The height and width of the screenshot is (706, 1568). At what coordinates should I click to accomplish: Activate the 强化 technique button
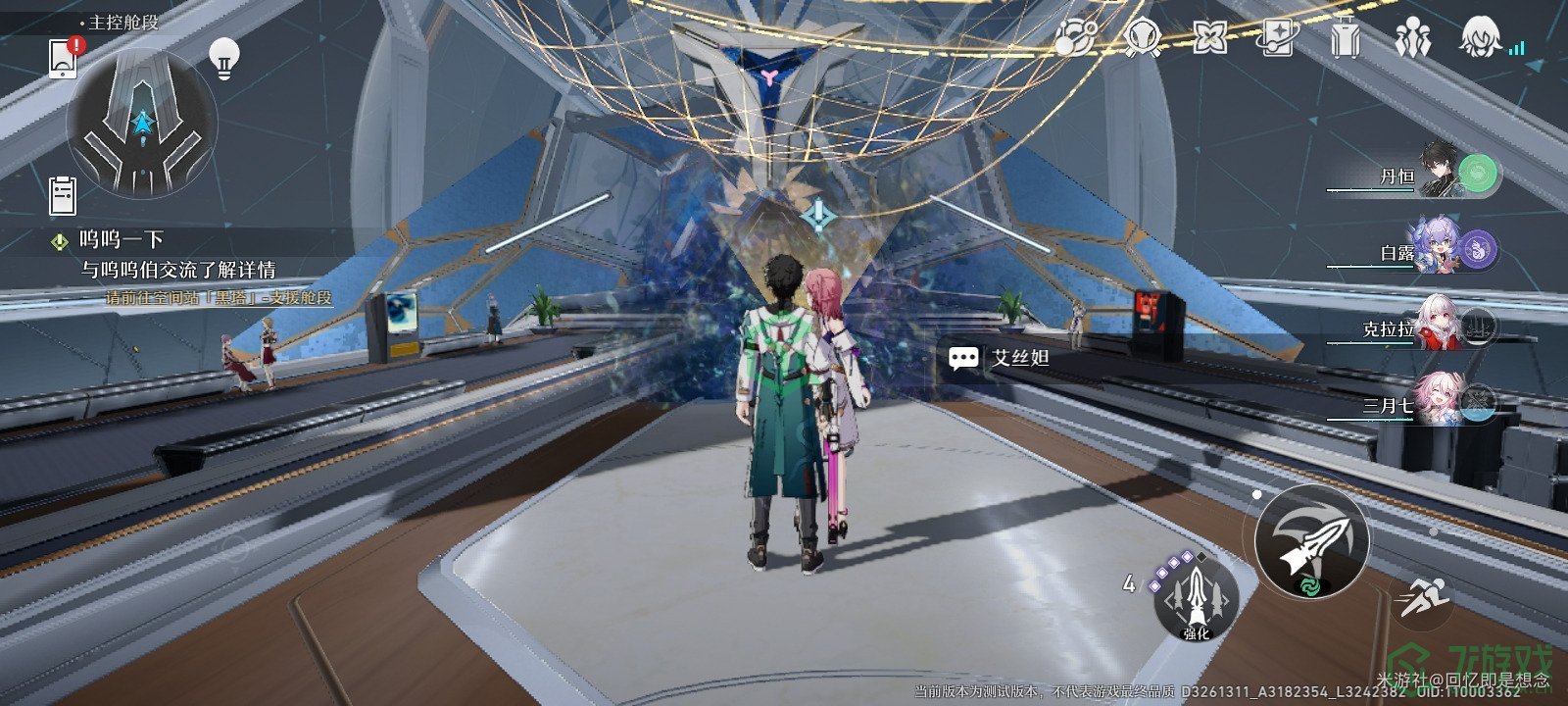(1196, 597)
